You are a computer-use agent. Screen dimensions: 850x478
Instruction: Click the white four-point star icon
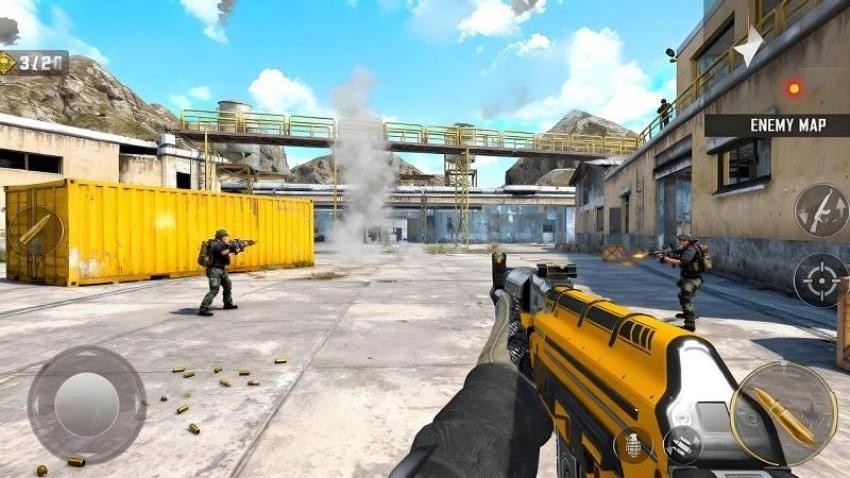(748, 44)
